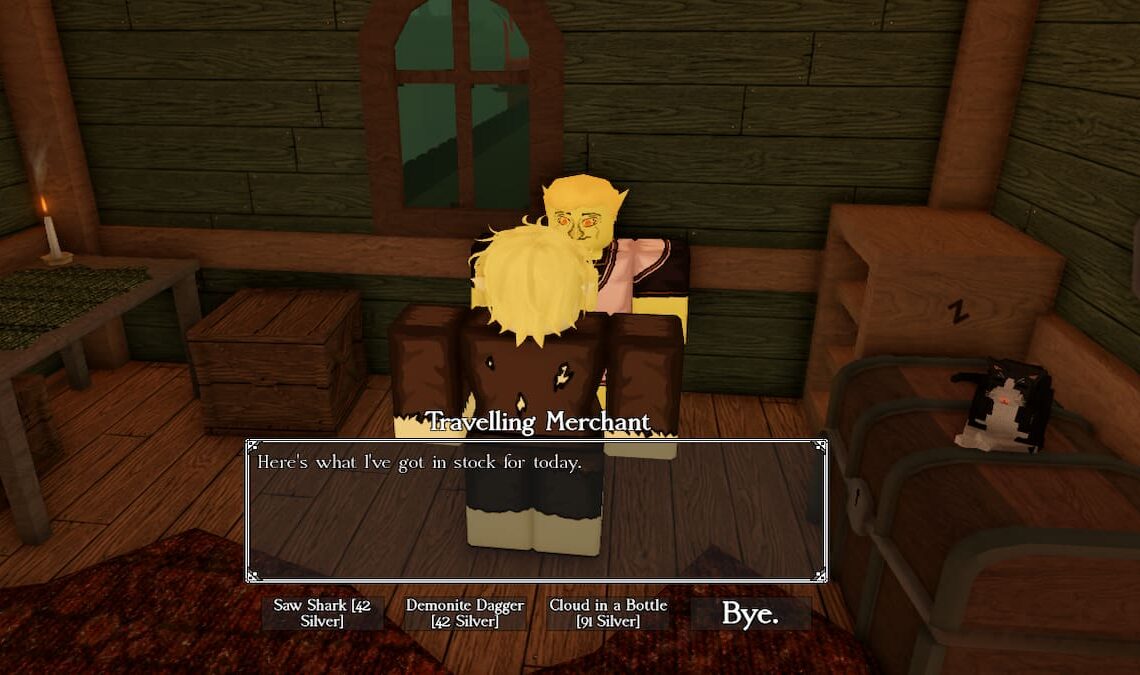This screenshot has width=1140, height=675.
Task: Say Bye to the Travelling Merchant
Action: 750,613
